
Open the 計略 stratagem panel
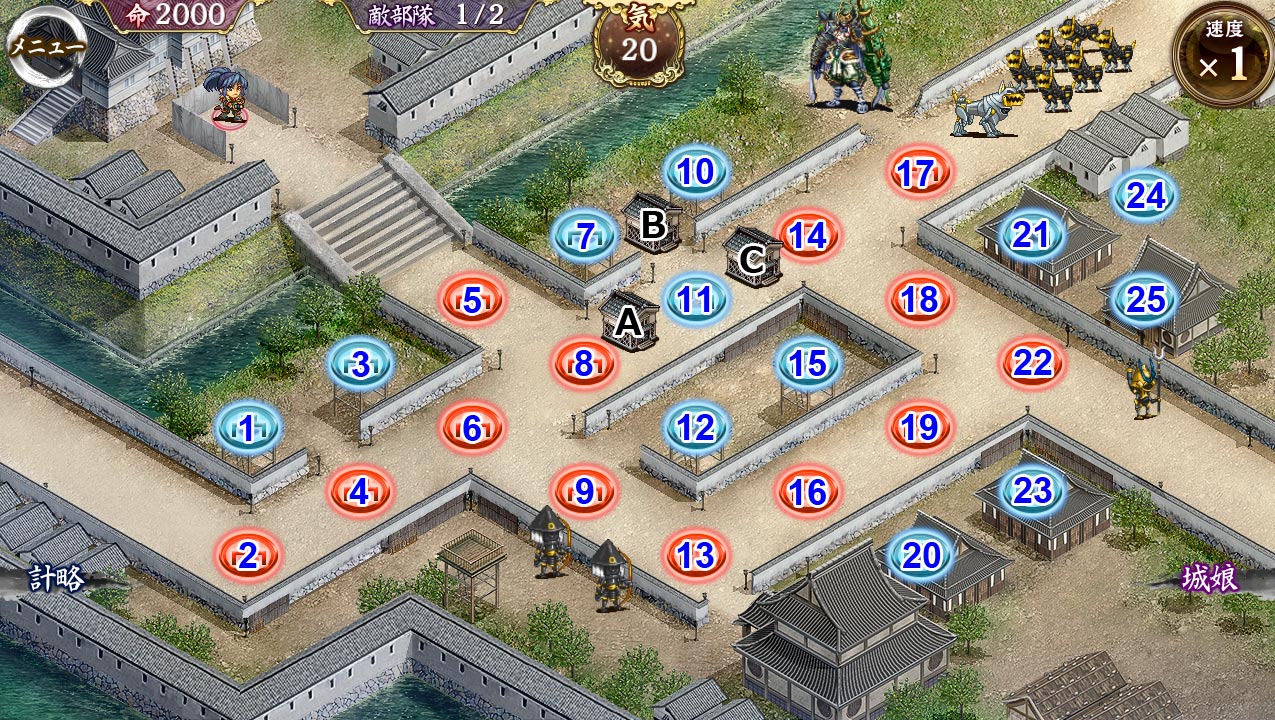coord(56,578)
